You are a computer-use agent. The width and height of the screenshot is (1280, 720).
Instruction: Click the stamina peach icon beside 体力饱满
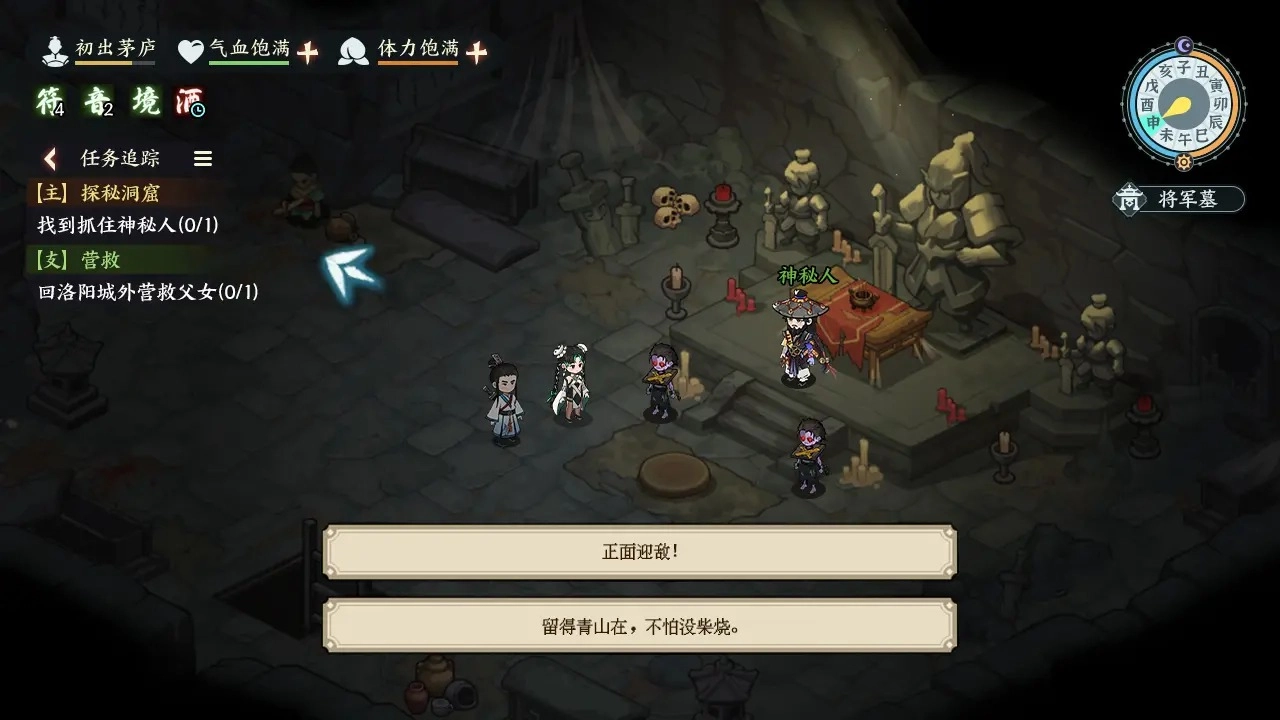[355, 47]
